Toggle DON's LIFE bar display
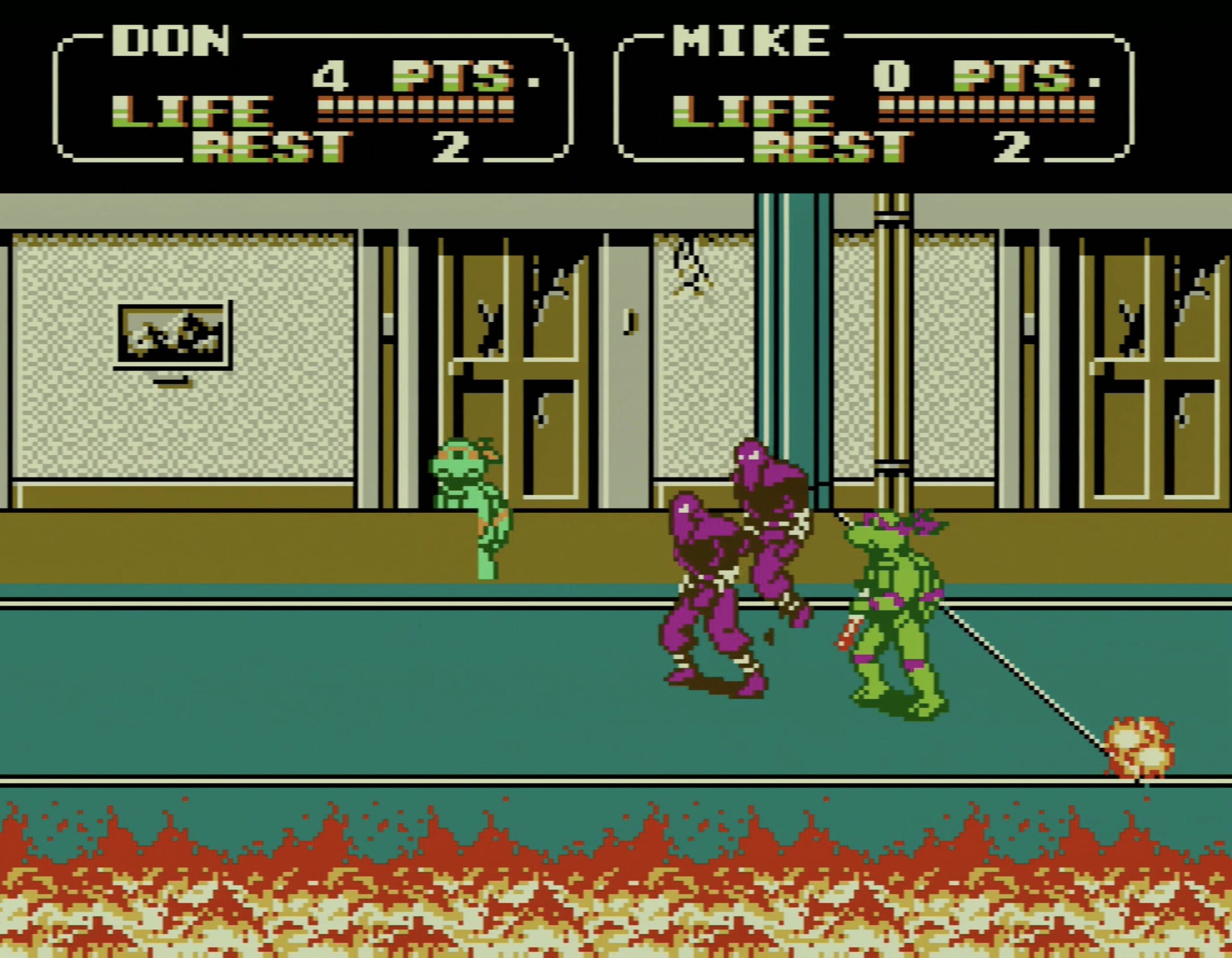Viewport: 1232px width, 958px height. tap(412, 107)
